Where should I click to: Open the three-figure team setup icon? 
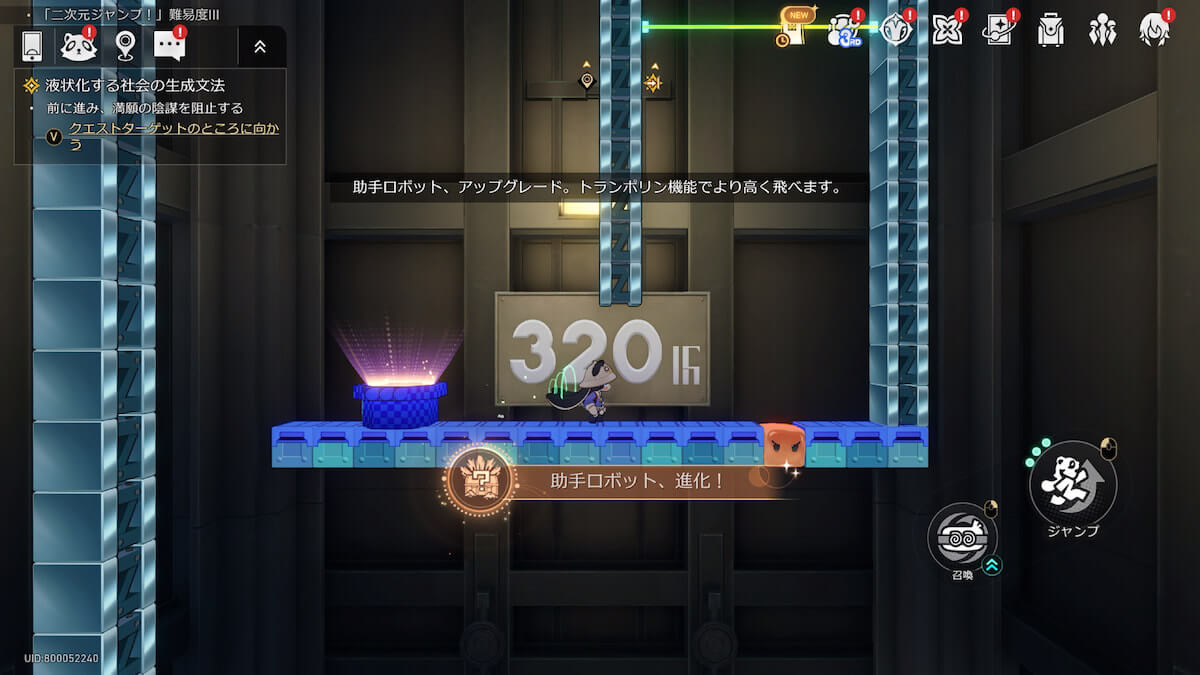pyautogui.click(x=1103, y=30)
